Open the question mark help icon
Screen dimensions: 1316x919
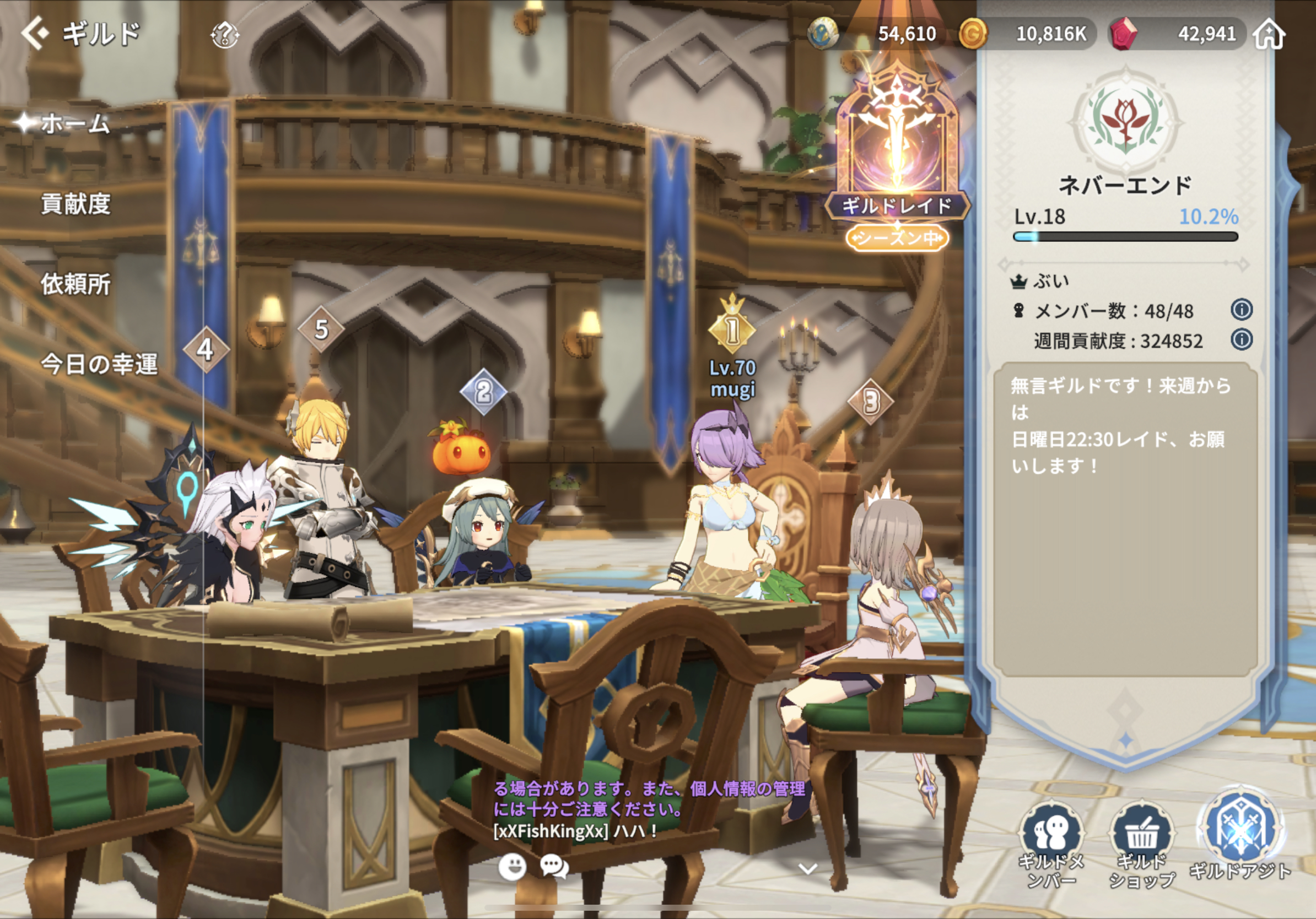(225, 35)
